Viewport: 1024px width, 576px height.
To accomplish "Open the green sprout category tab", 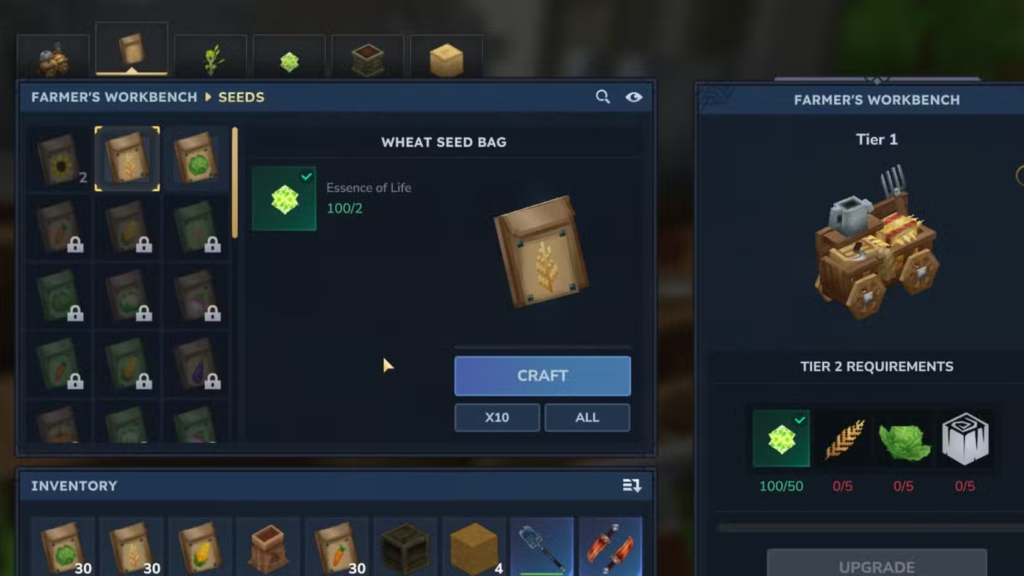I will pos(210,60).
